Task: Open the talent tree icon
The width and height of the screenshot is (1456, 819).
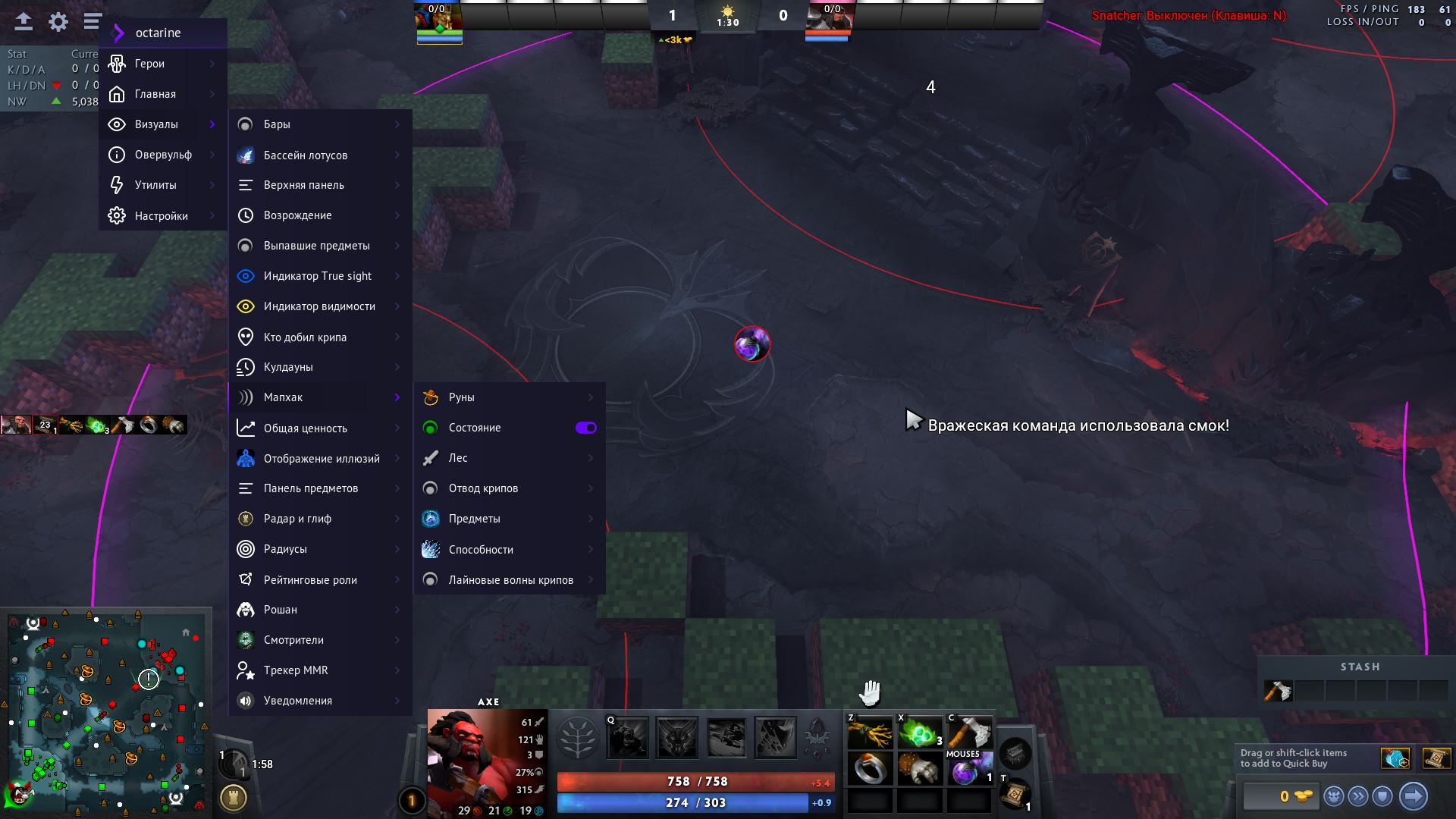Action: tap(576, 737)
